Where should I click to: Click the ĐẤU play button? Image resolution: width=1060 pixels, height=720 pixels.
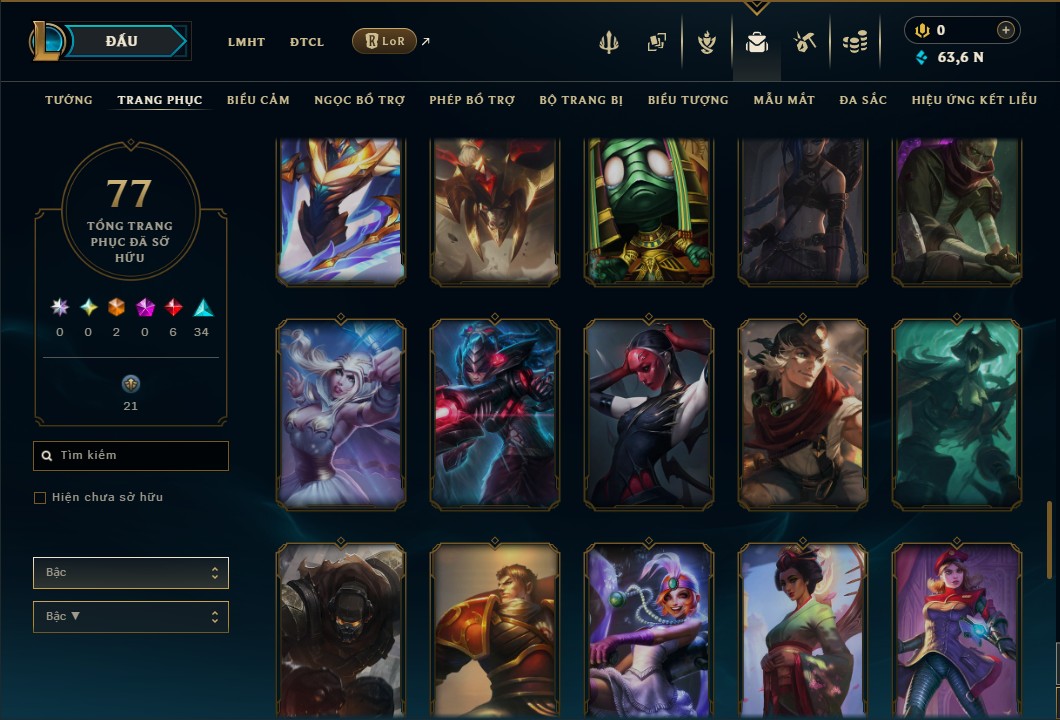click(122, 41)
